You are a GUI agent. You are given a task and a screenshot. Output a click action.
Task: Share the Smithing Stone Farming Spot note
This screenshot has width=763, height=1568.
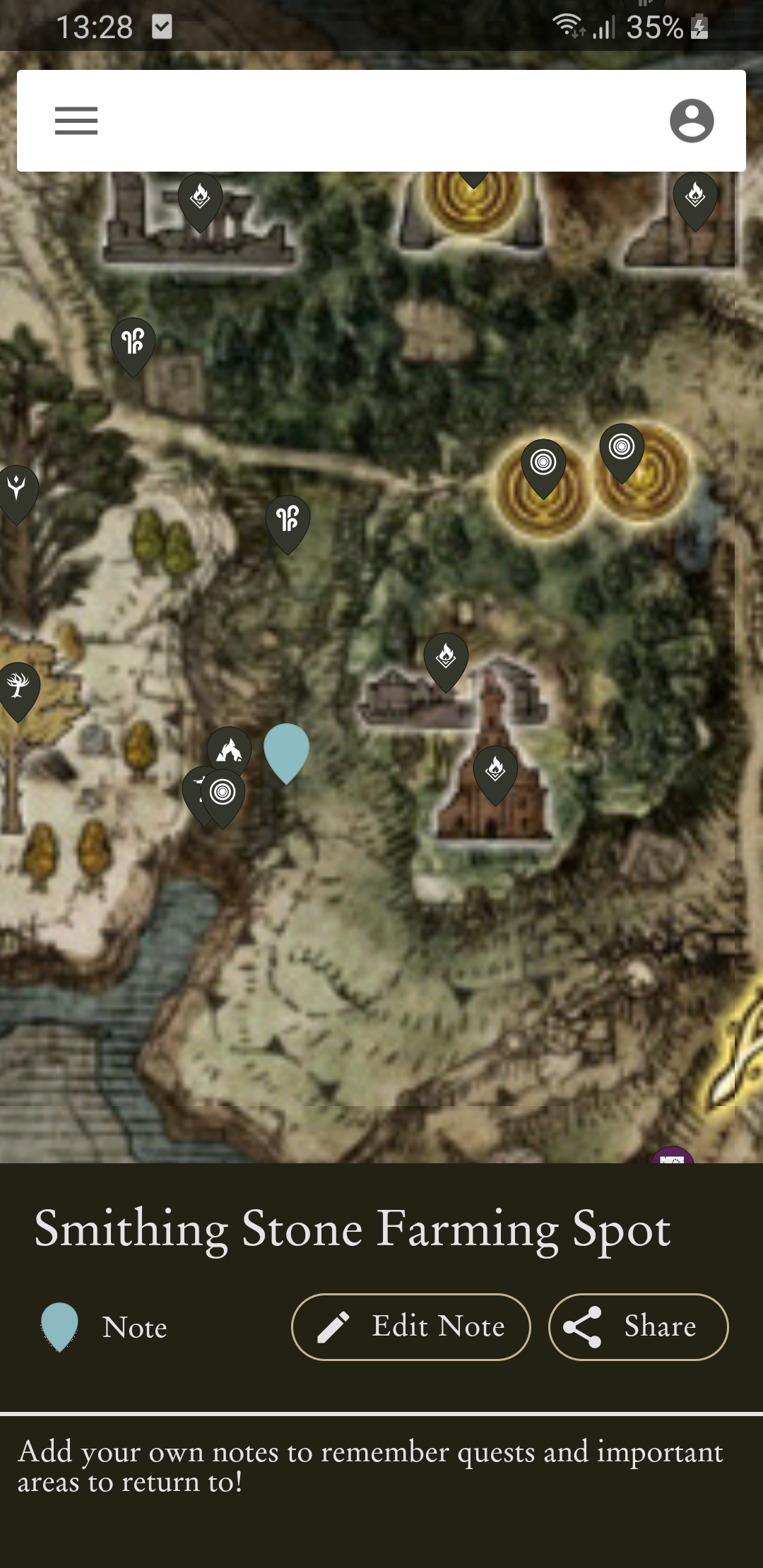click(x=638, y=1326)
